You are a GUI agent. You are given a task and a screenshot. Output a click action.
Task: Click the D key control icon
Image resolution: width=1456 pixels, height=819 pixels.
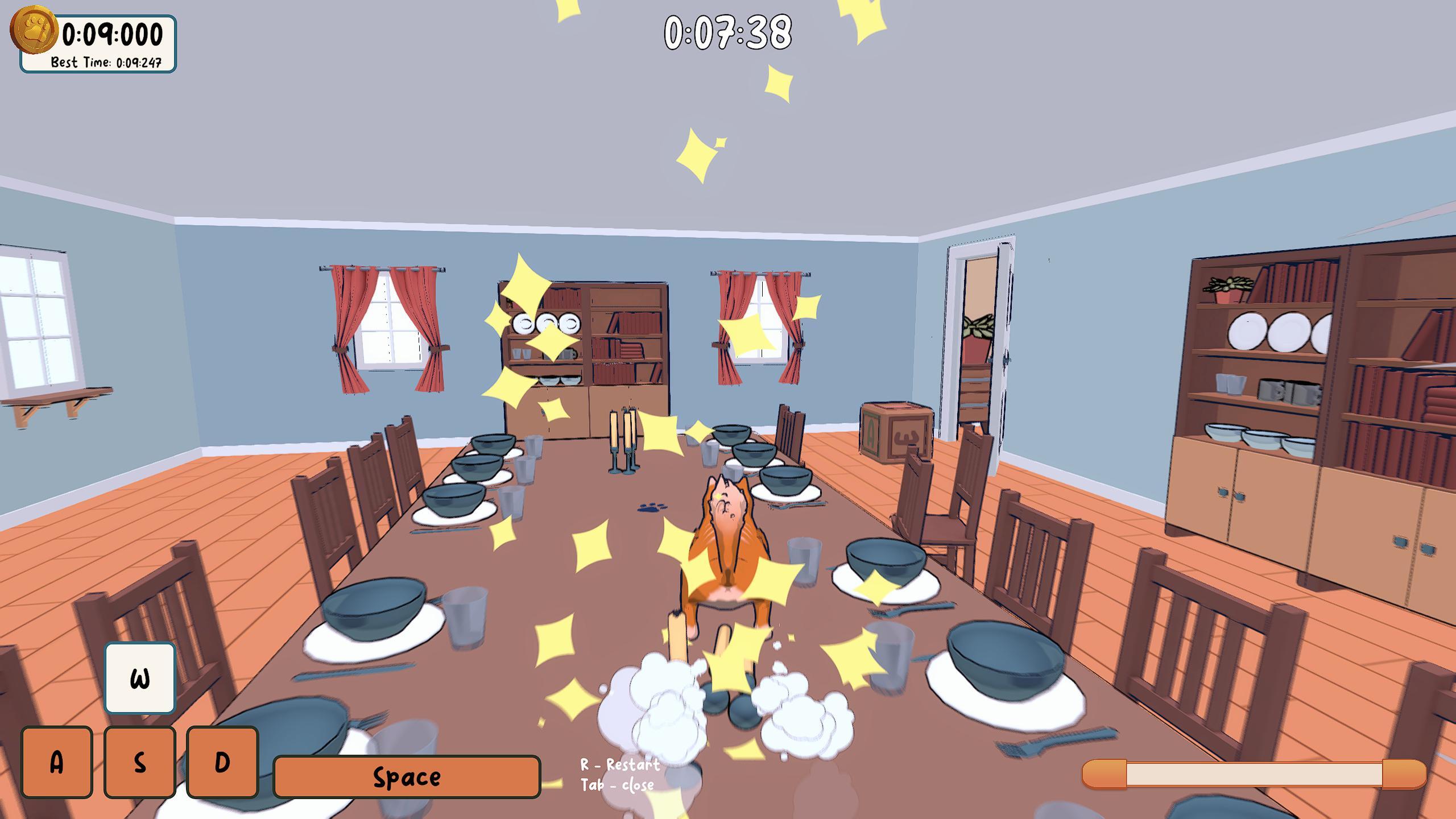[x=223, y=761]
